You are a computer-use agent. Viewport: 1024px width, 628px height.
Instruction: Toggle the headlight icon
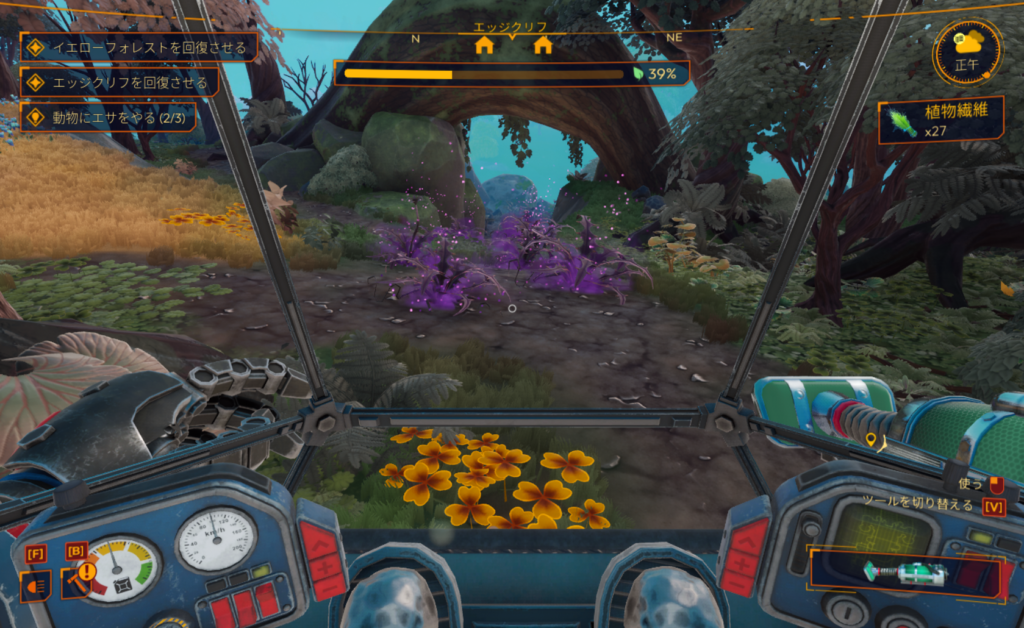34,585
